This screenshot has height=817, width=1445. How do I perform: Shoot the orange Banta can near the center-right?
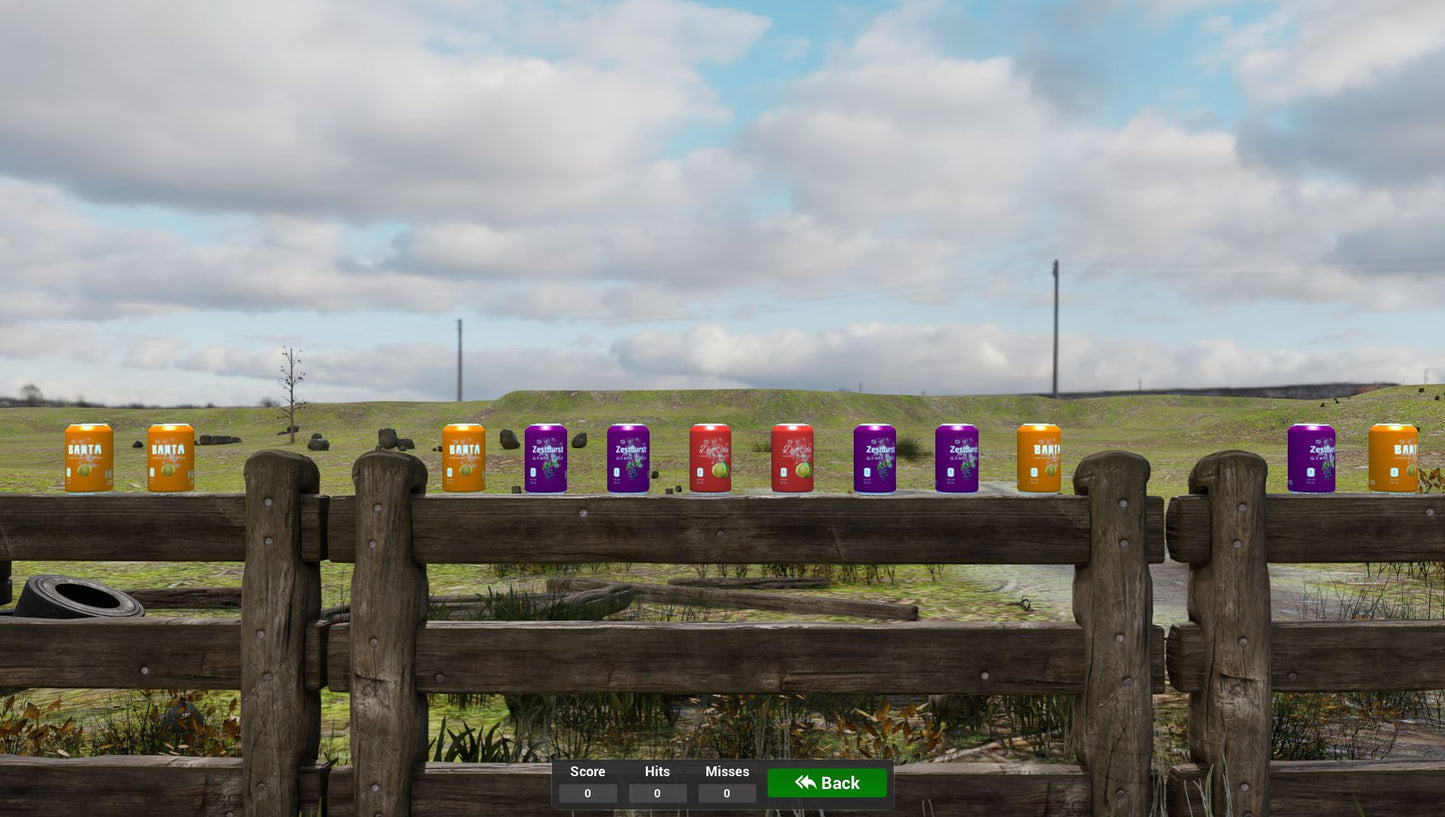[1038, 460]
